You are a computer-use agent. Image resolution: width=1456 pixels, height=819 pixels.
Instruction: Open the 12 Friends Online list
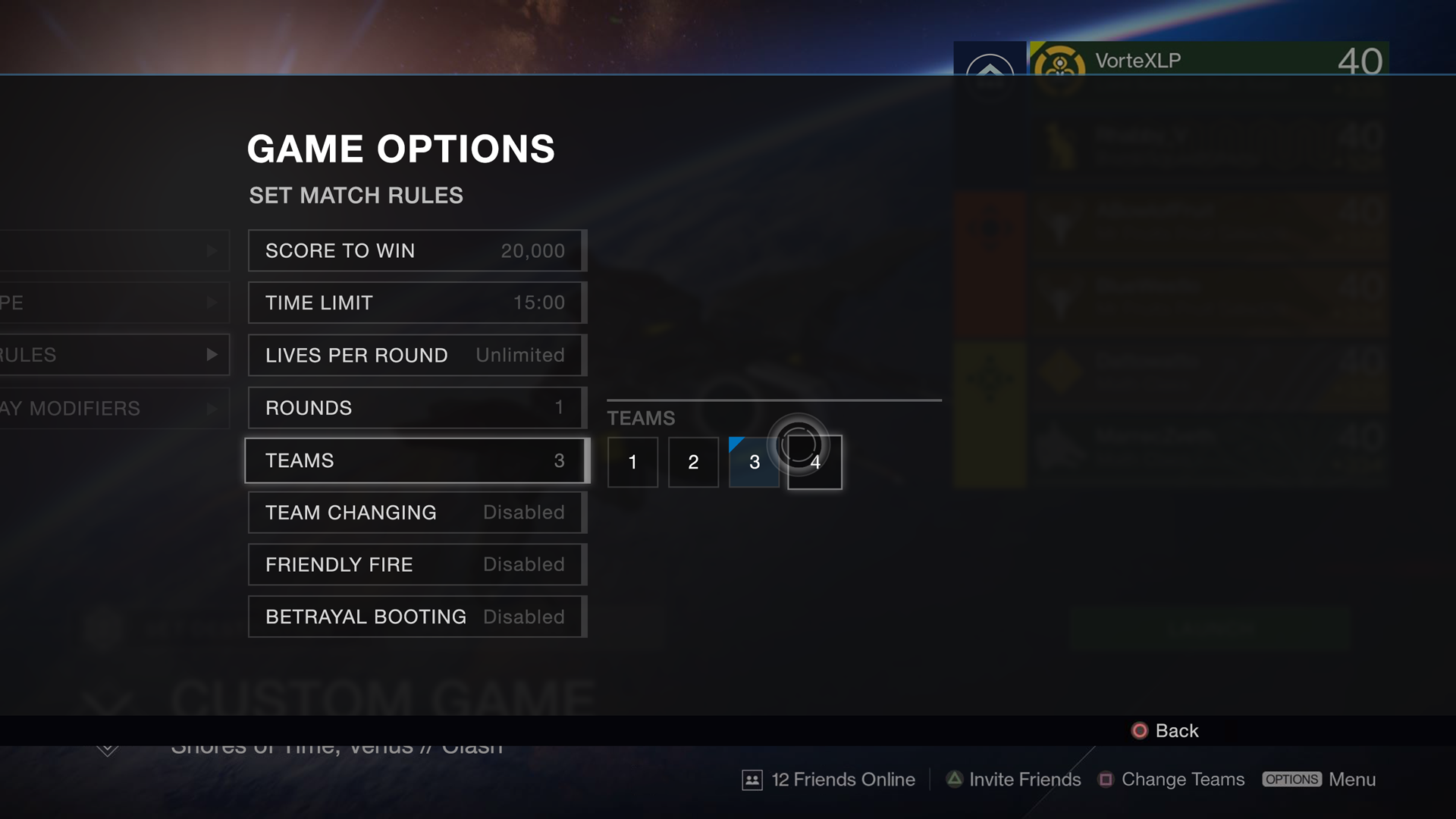coord(829,780)
